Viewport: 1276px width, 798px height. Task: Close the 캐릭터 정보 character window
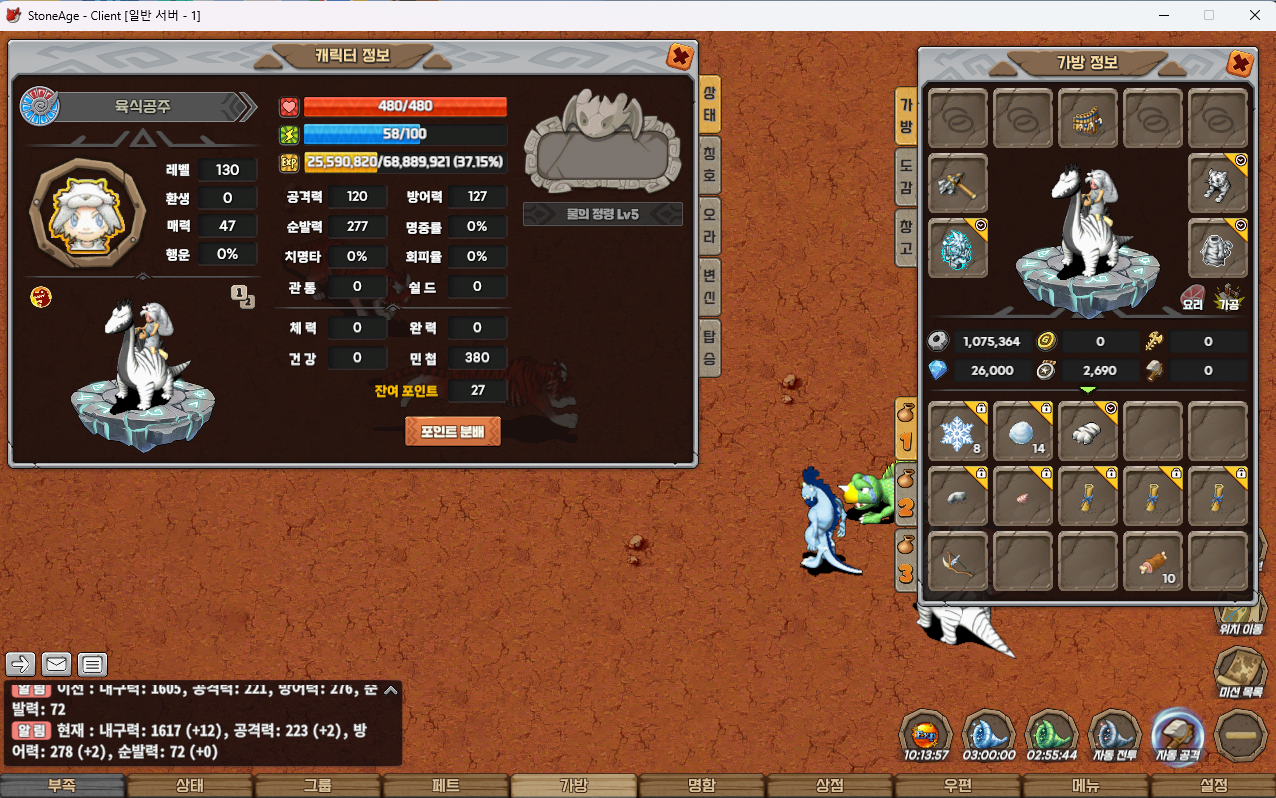tap(680, 57)
